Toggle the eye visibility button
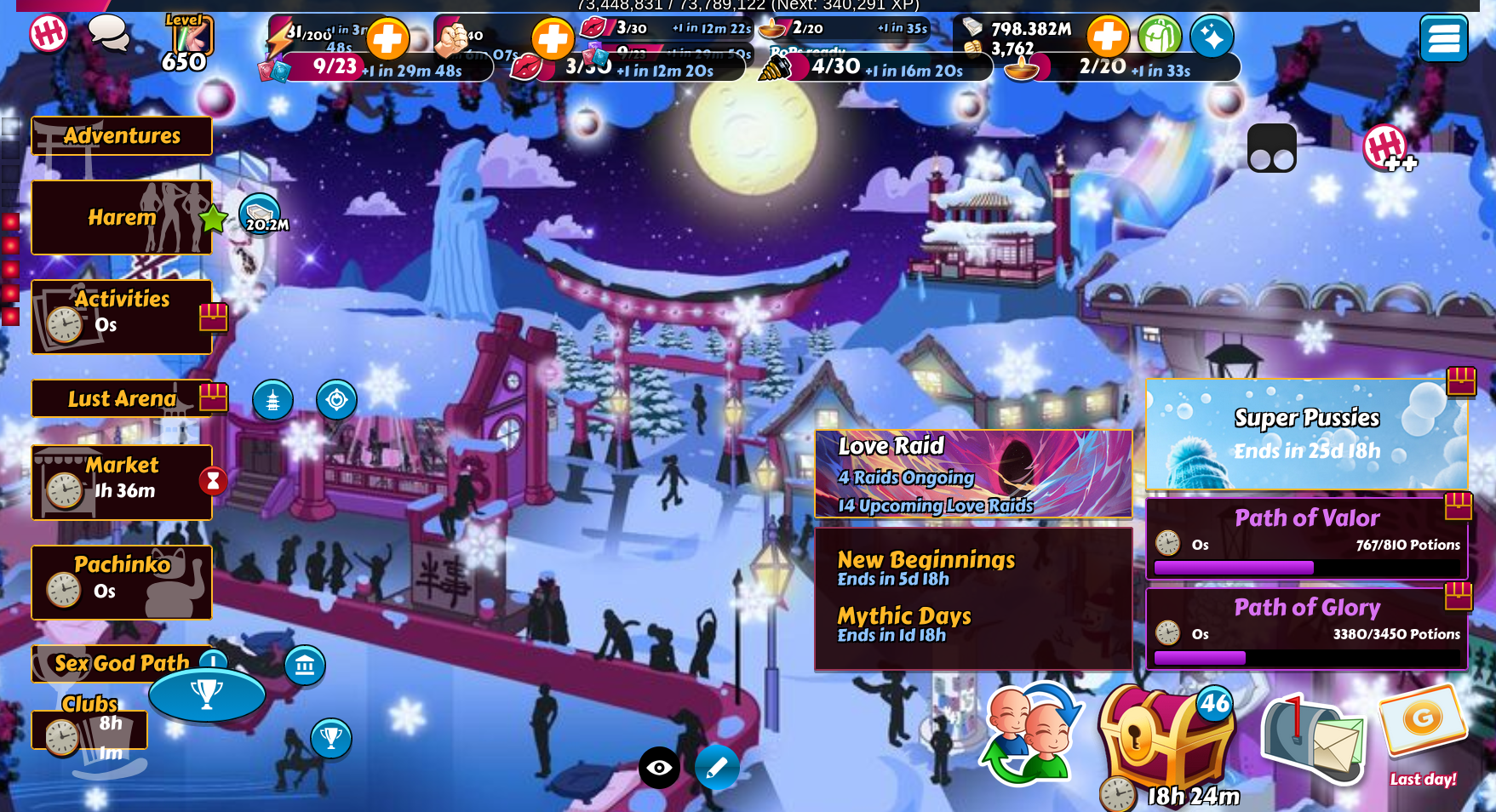1496x812 pixels. [x=659, y=768]
